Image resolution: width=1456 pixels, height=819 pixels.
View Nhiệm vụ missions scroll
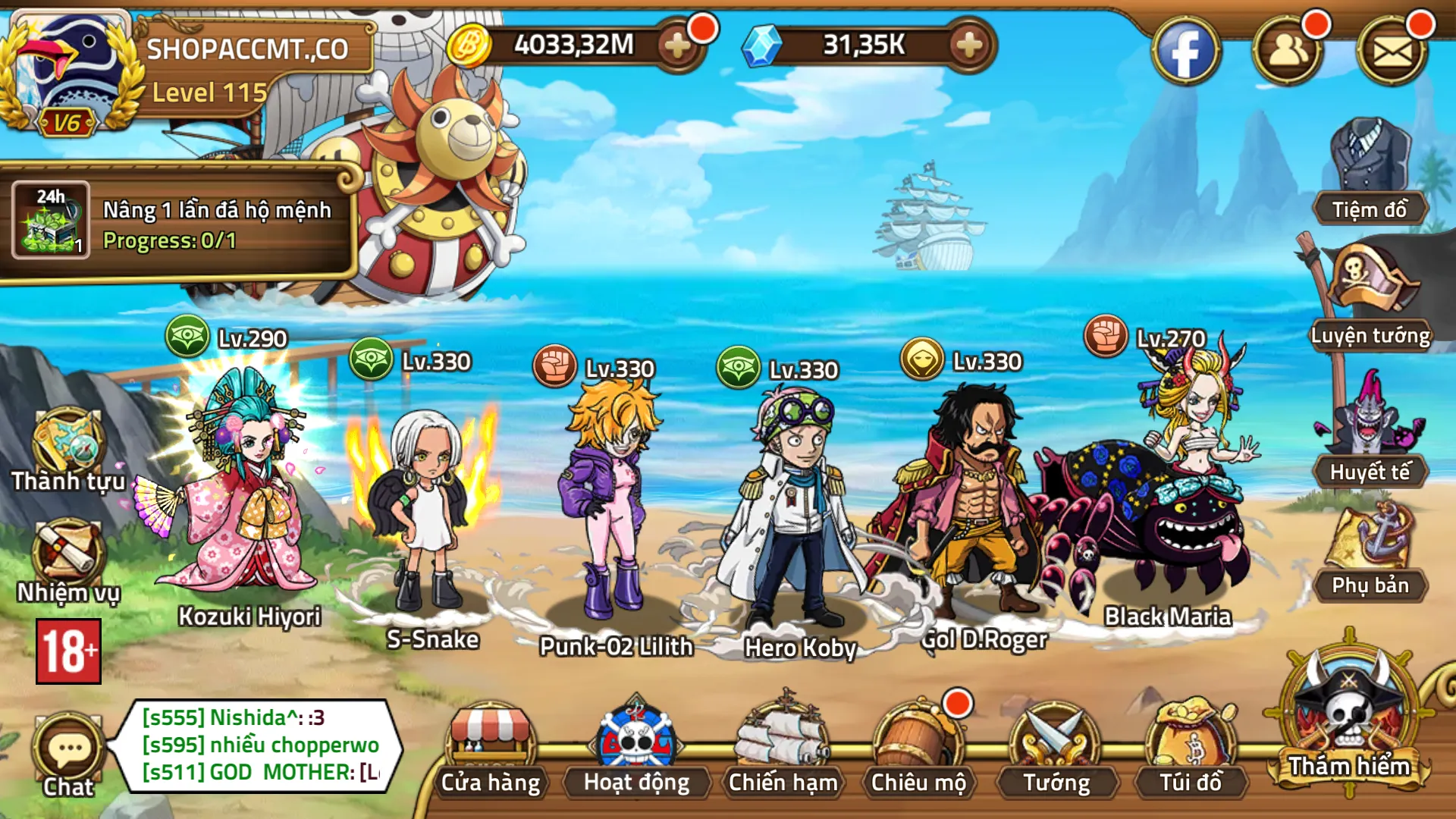pos(67,561)
